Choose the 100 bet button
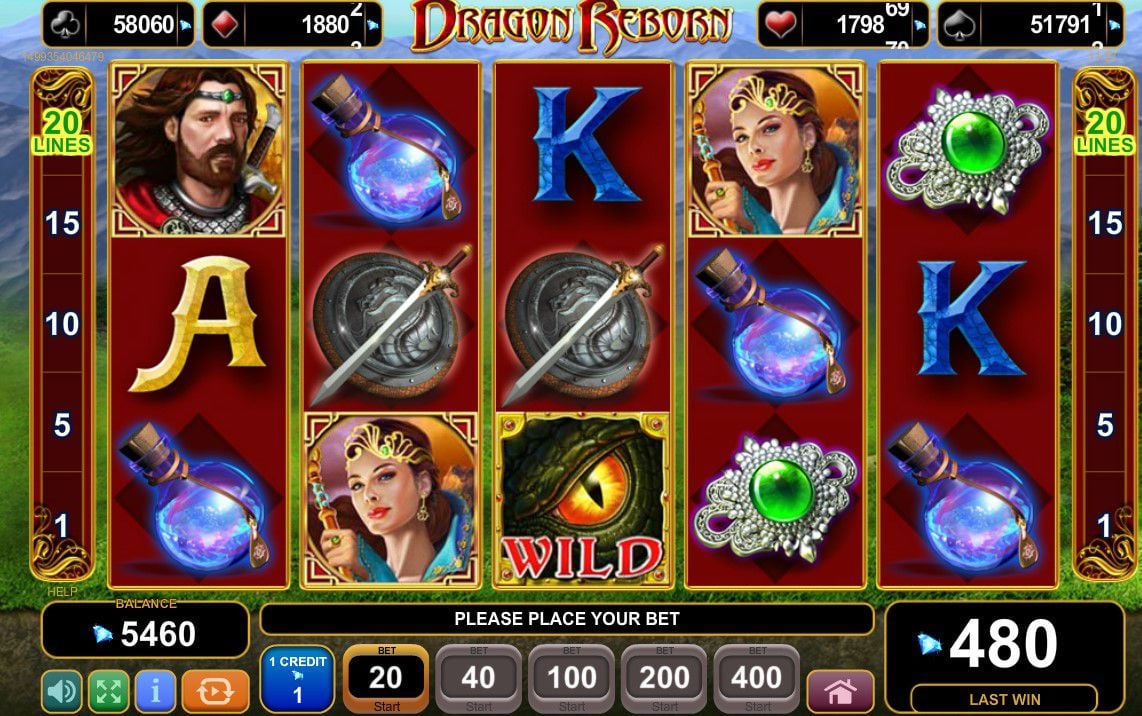This screenshot has height=716, width=1142. pos(571,679)
